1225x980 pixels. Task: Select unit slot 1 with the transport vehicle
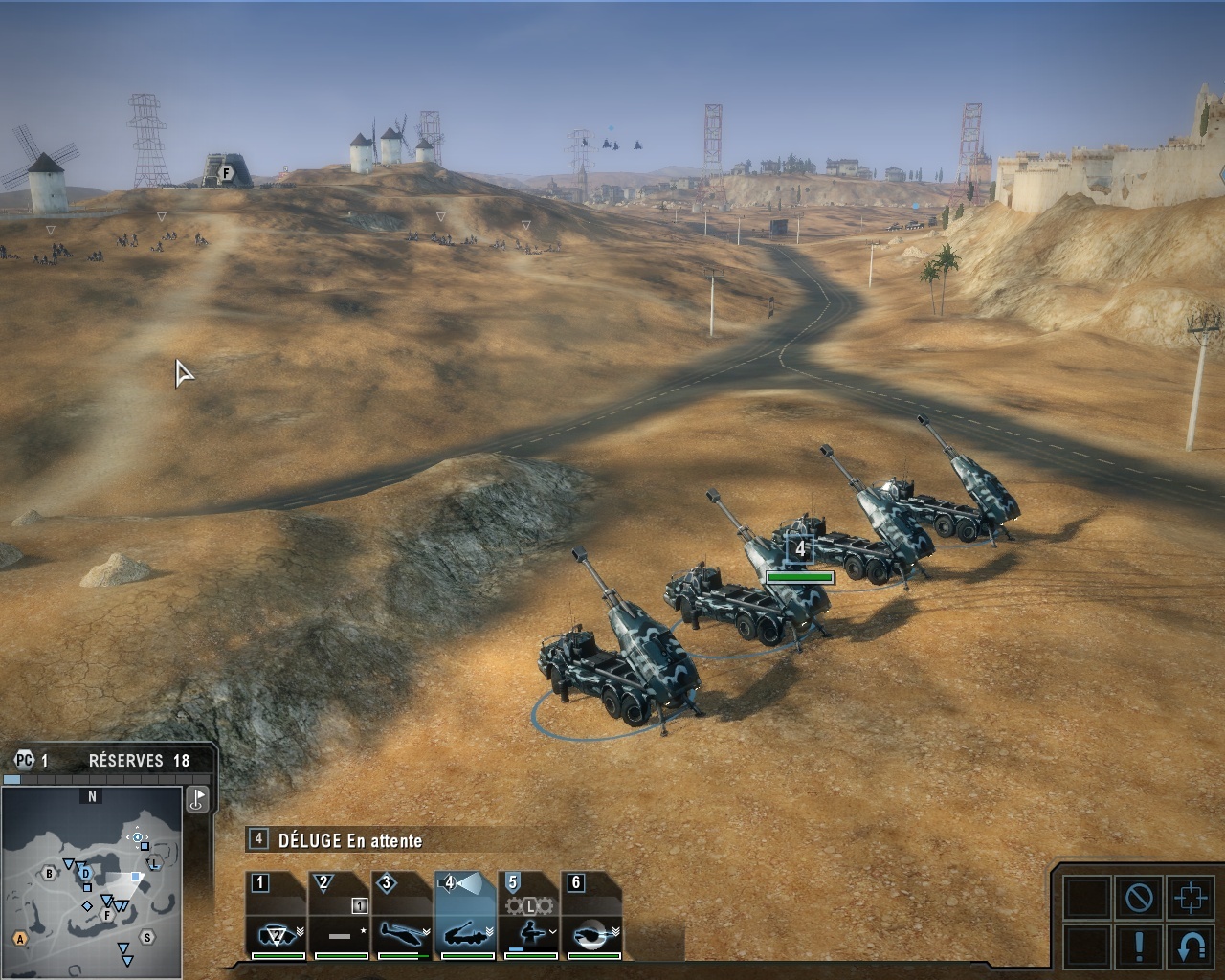(x=278, y=917)
